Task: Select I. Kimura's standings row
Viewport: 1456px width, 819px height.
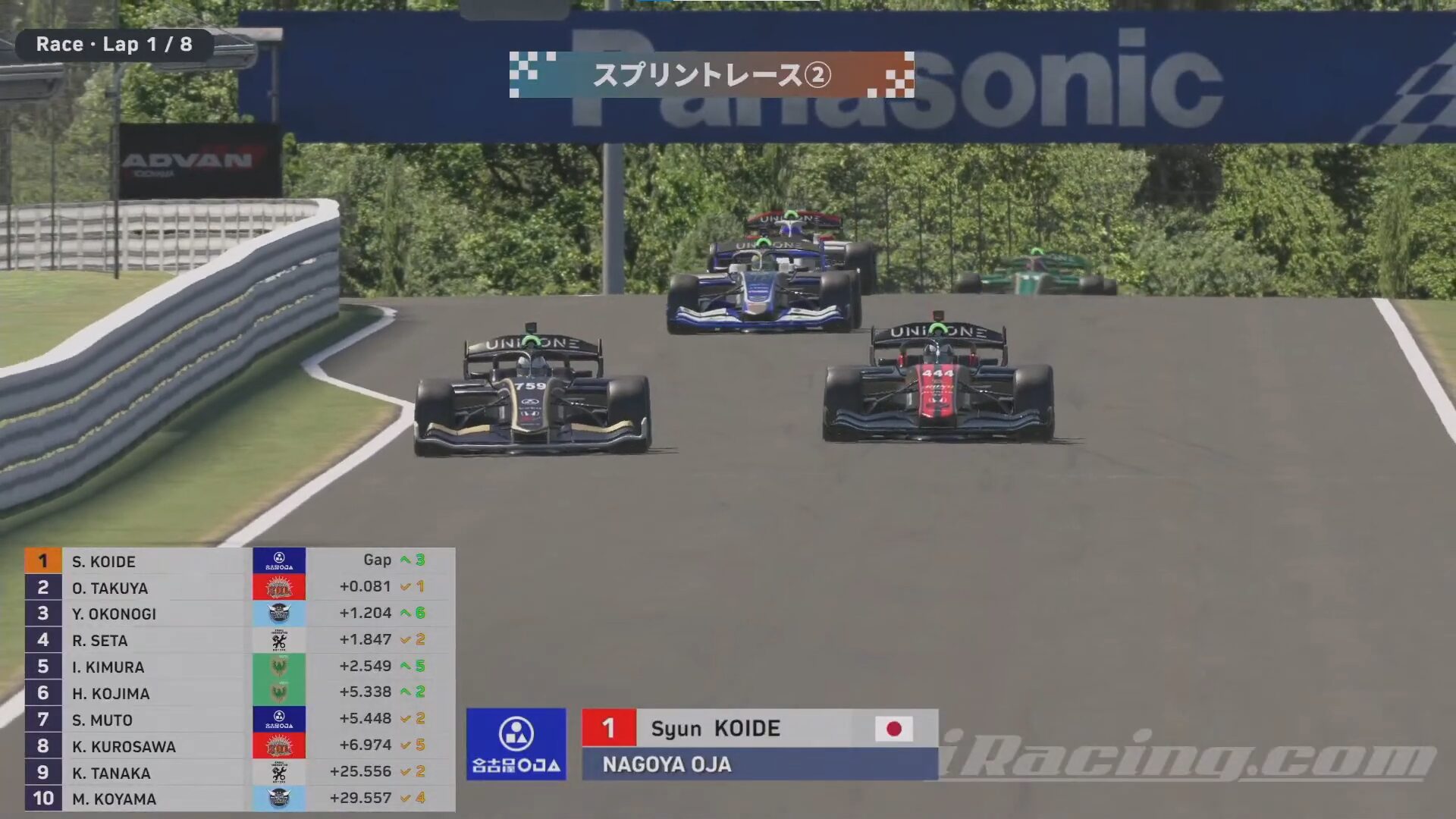Action: coord(108,667)
